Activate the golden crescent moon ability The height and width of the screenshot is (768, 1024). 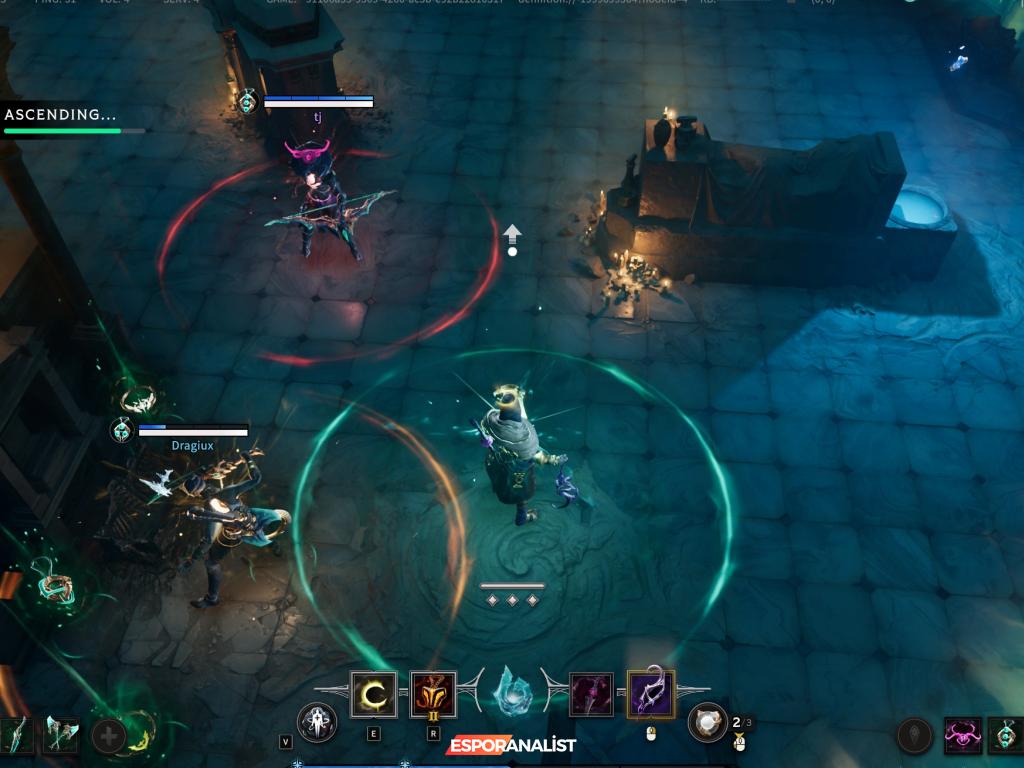[373, 695]
